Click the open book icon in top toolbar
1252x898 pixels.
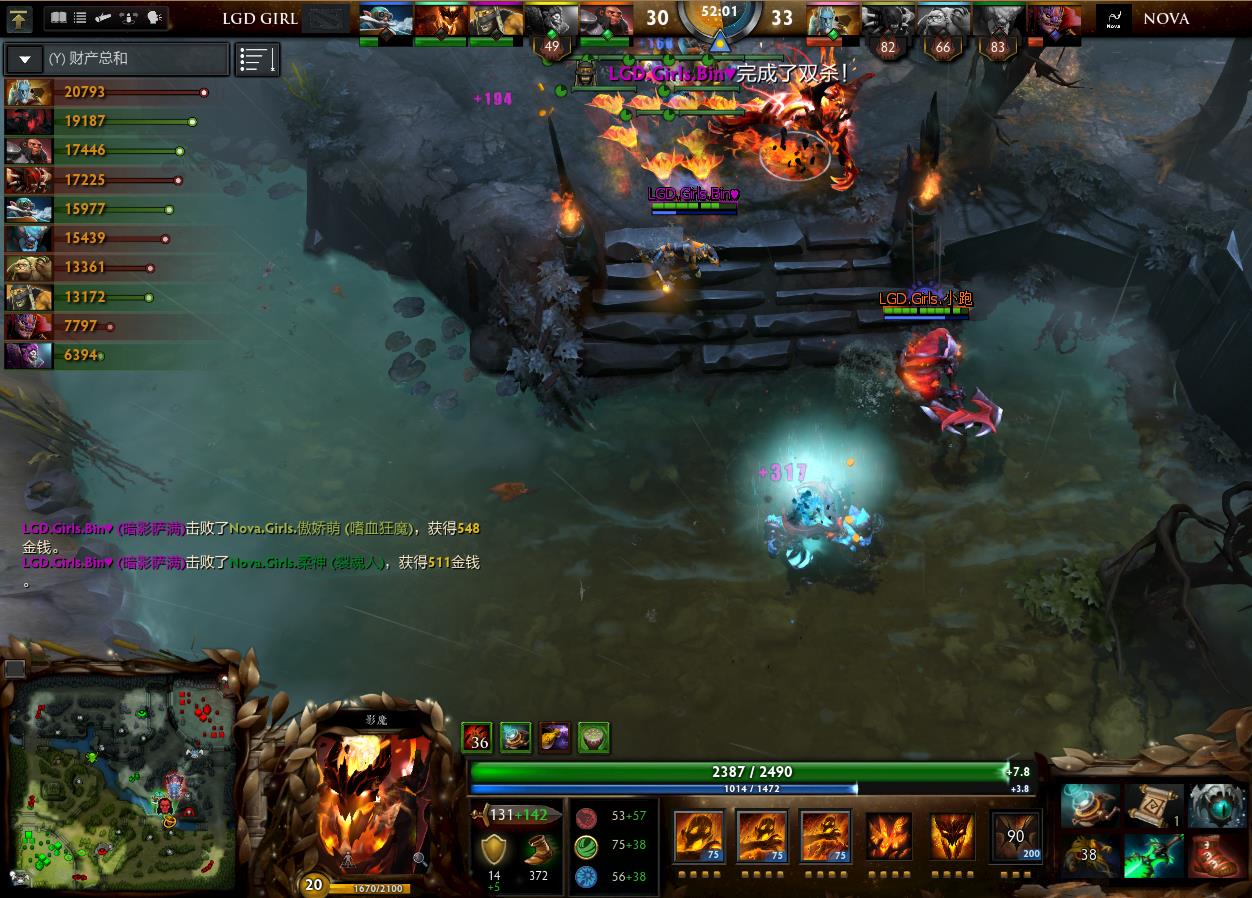[x=58, y=18]
